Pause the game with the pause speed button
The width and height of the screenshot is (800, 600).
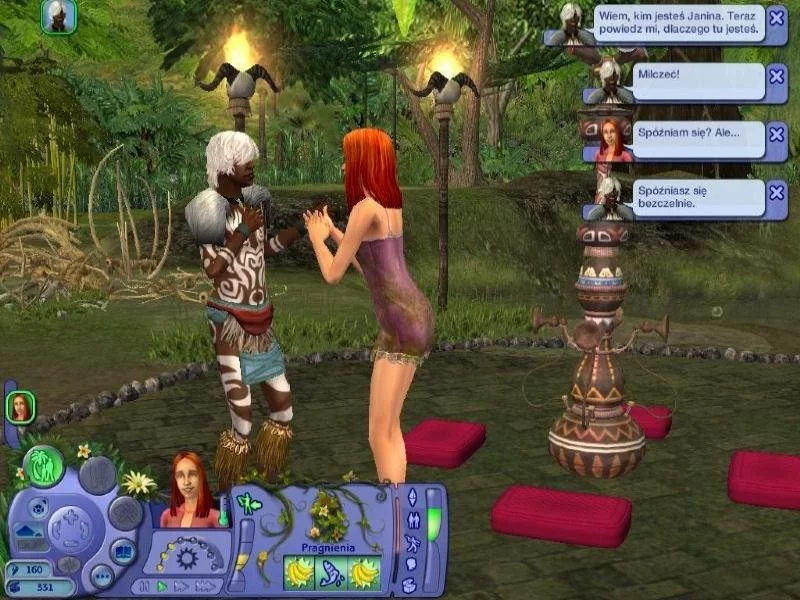coord(145,586)
